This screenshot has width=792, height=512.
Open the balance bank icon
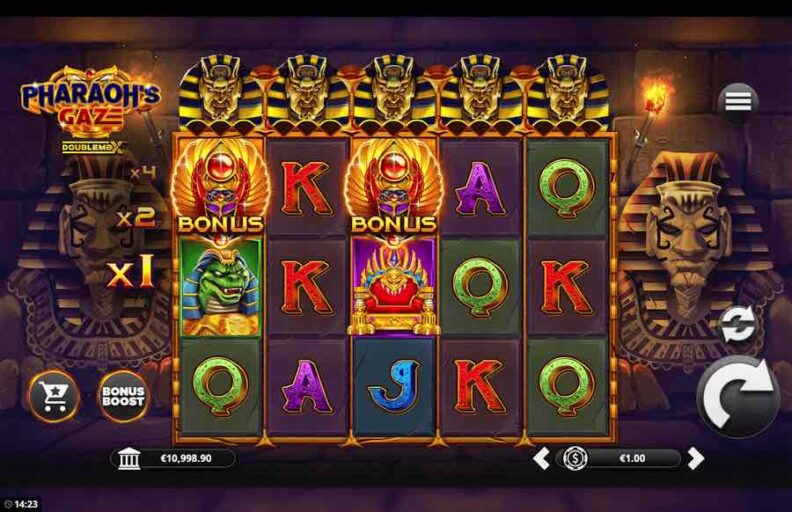[129, 459]
